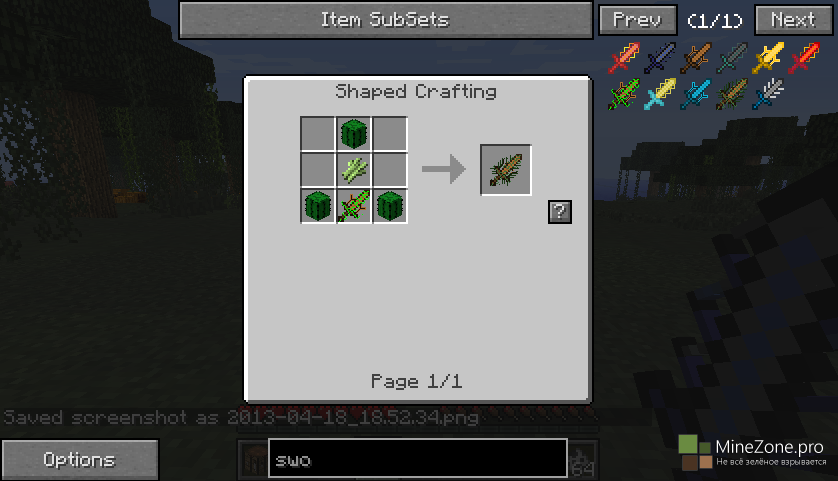Click the question mark help button
This screenshot has width=838, height=481.
pos(560,211)
